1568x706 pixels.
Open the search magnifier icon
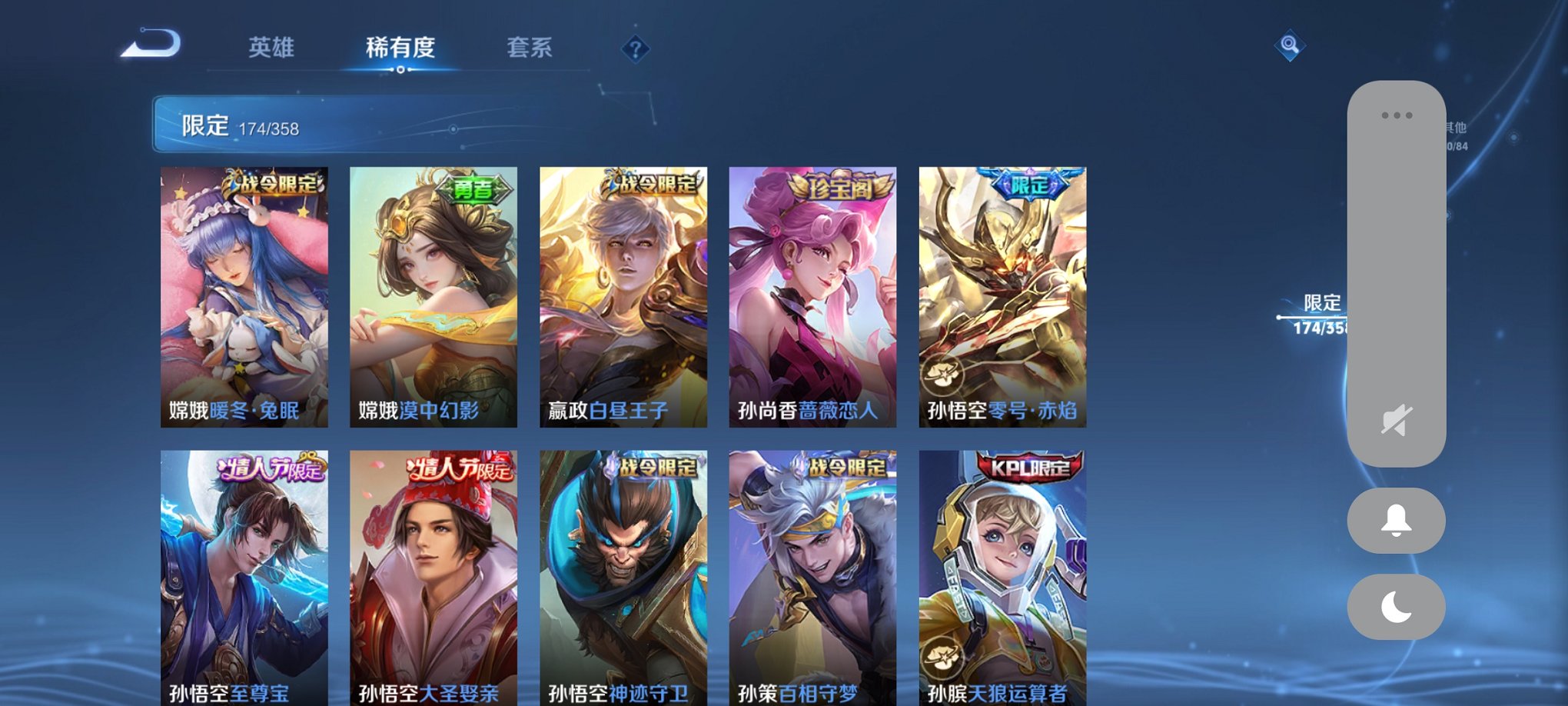point(1291,46)
